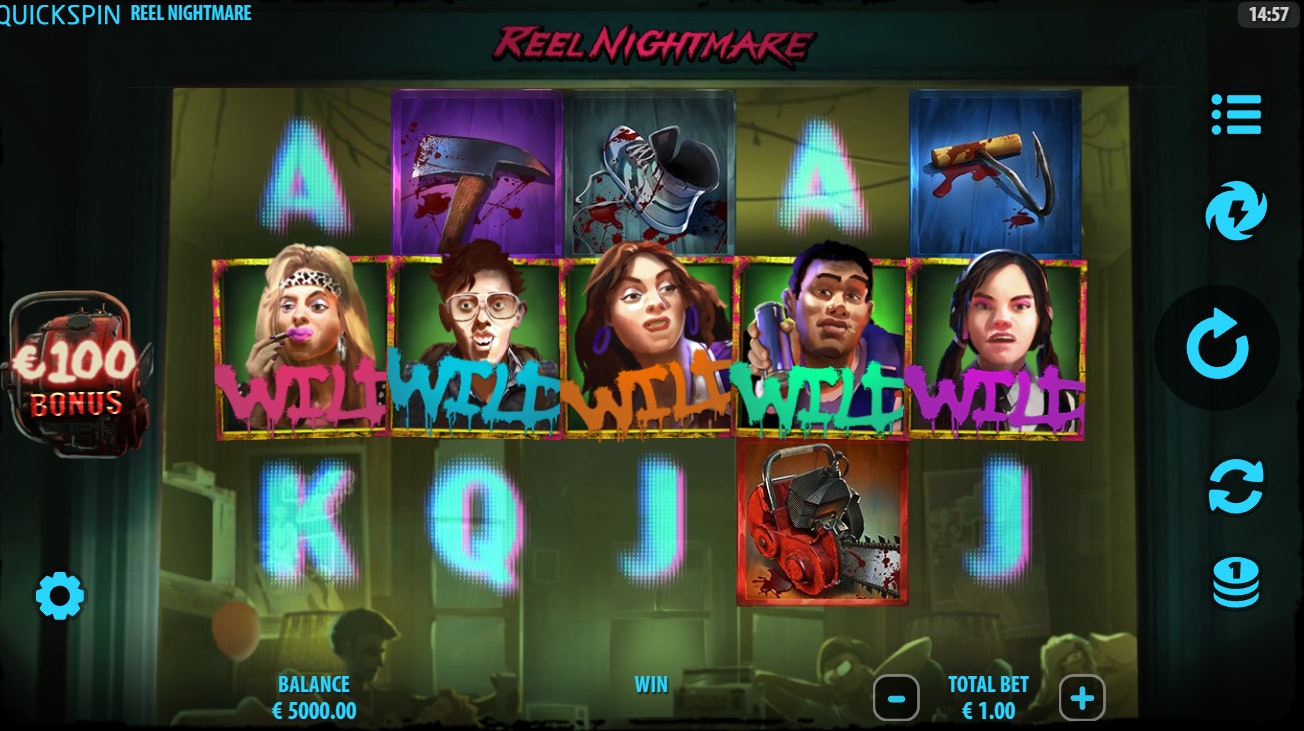The image size is (1304, 731).
Task: Open the game settings gear
Action: point(62,595)
